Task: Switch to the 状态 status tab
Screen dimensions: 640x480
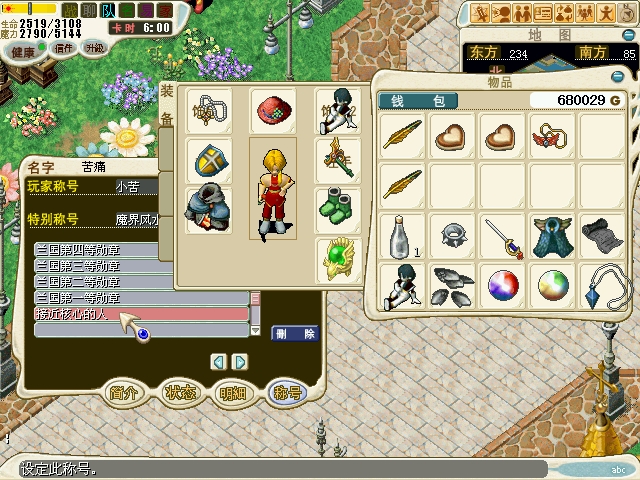Action: tap(180, 392)
